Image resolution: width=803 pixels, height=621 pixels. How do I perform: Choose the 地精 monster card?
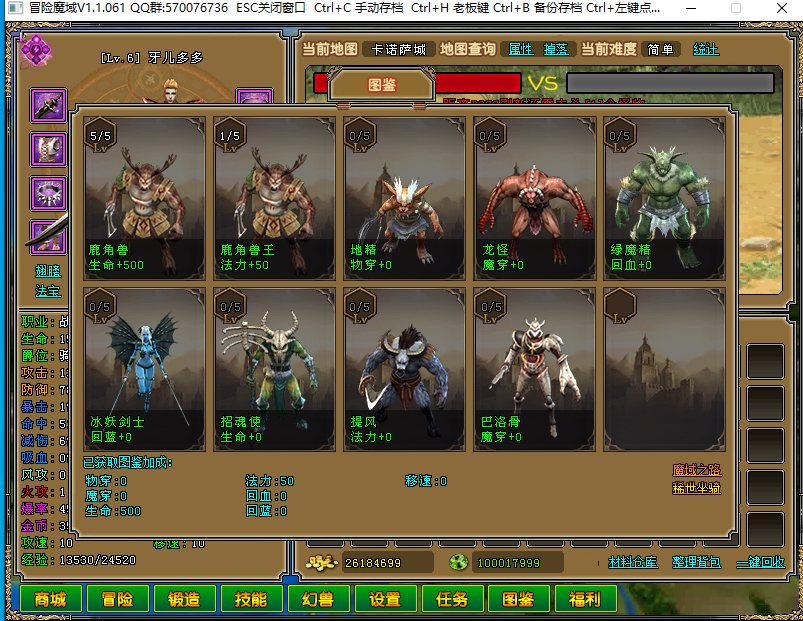[x=405, y=195]
